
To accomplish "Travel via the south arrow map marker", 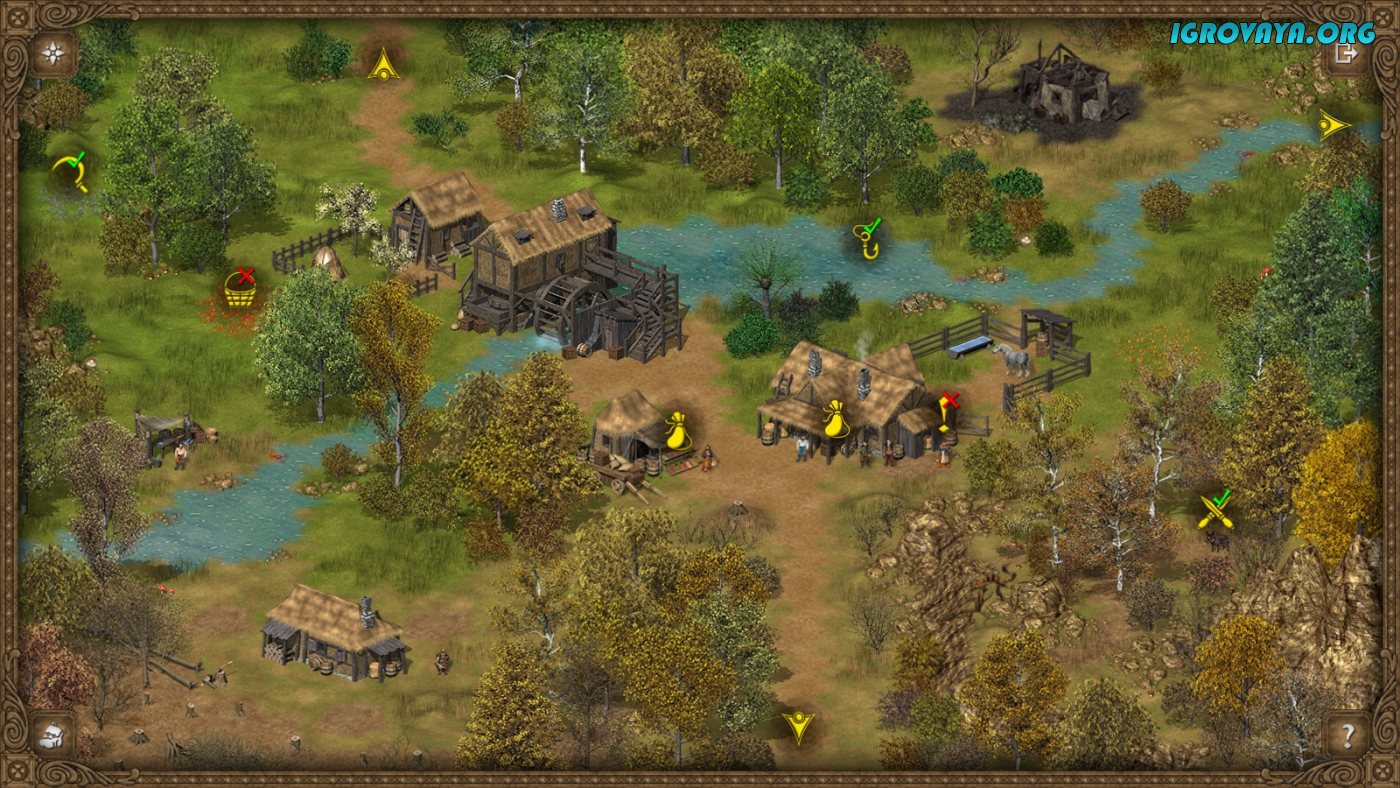I will [x=798, y=725].
